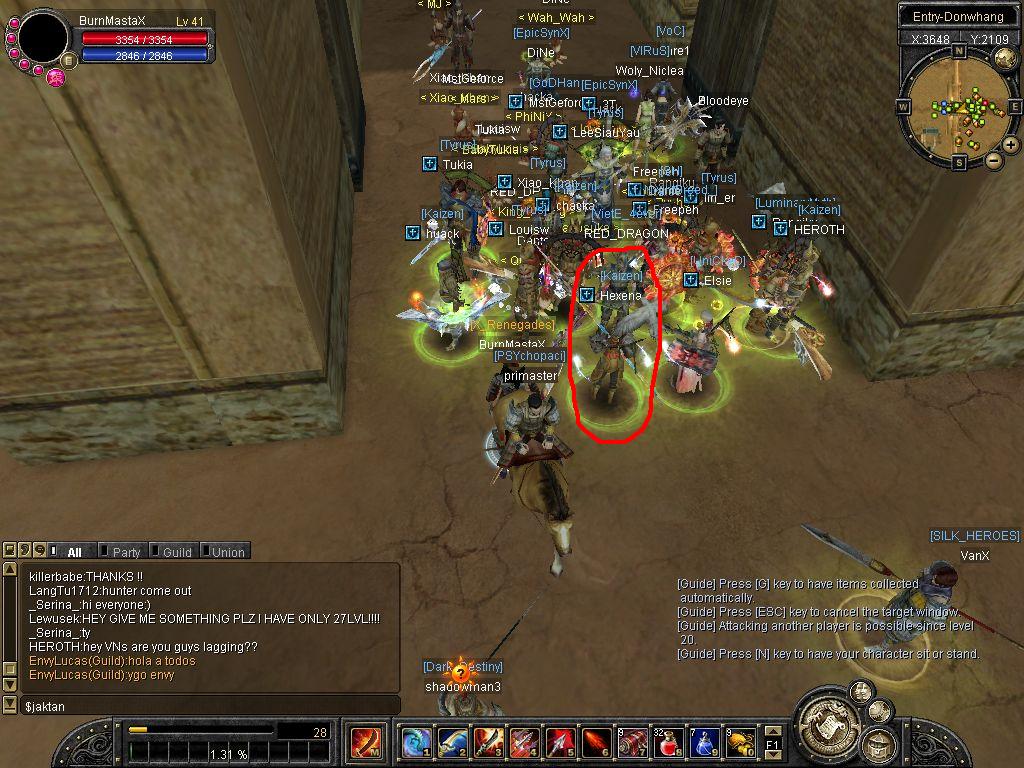
Task: Zoom out the minimap with minus button
Action: pyautogui.click(x=994, y=160)
